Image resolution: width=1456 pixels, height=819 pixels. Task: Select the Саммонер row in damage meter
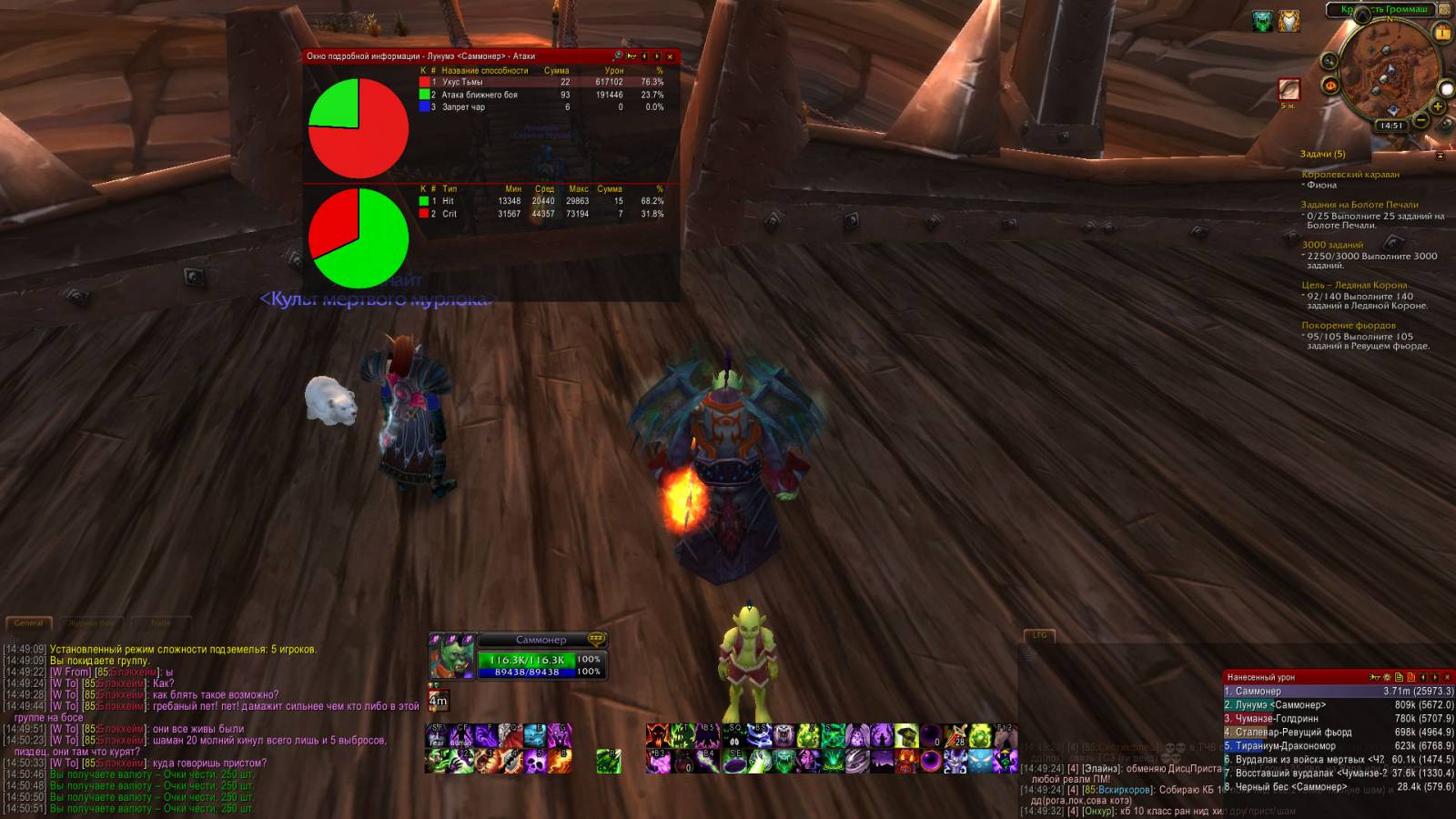[x=1338, y=692]
